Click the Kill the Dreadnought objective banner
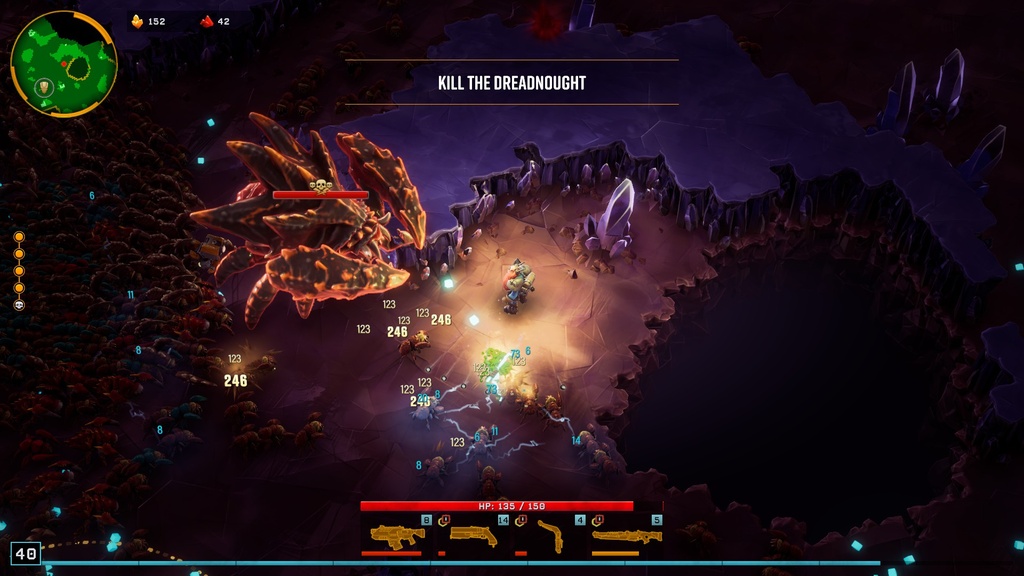Screen dimensions: 1024x576 click(511, 82)
